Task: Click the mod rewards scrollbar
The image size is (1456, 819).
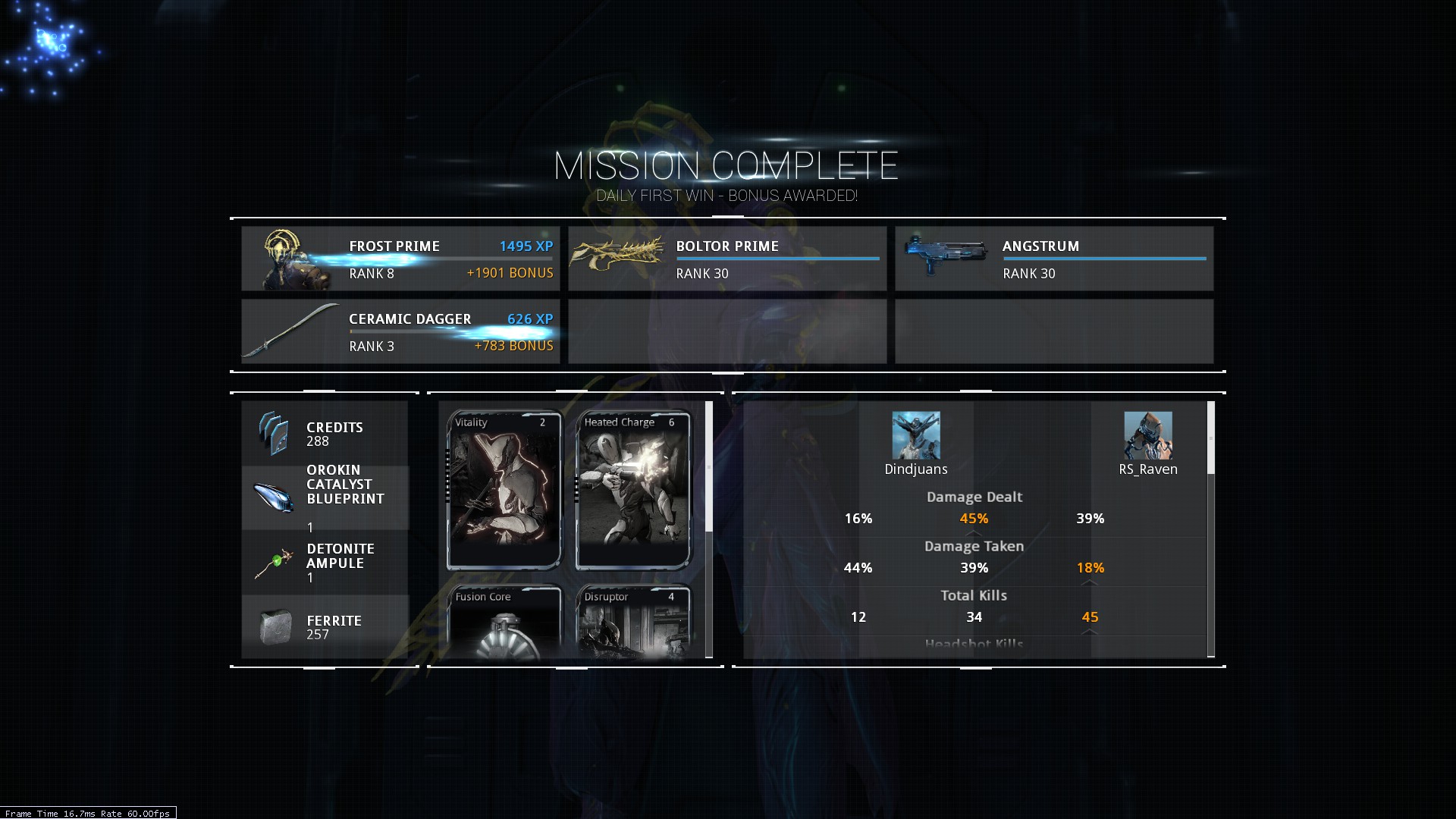Action: [x=709, y=466]
